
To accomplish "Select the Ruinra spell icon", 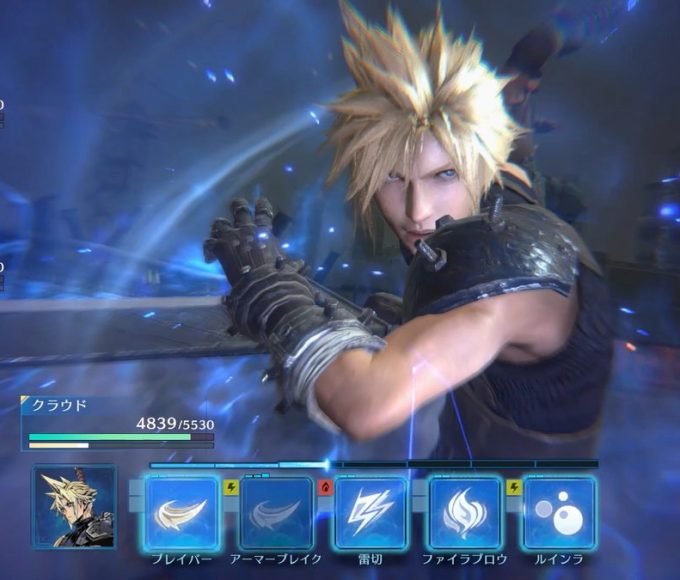I will [559, 512].
